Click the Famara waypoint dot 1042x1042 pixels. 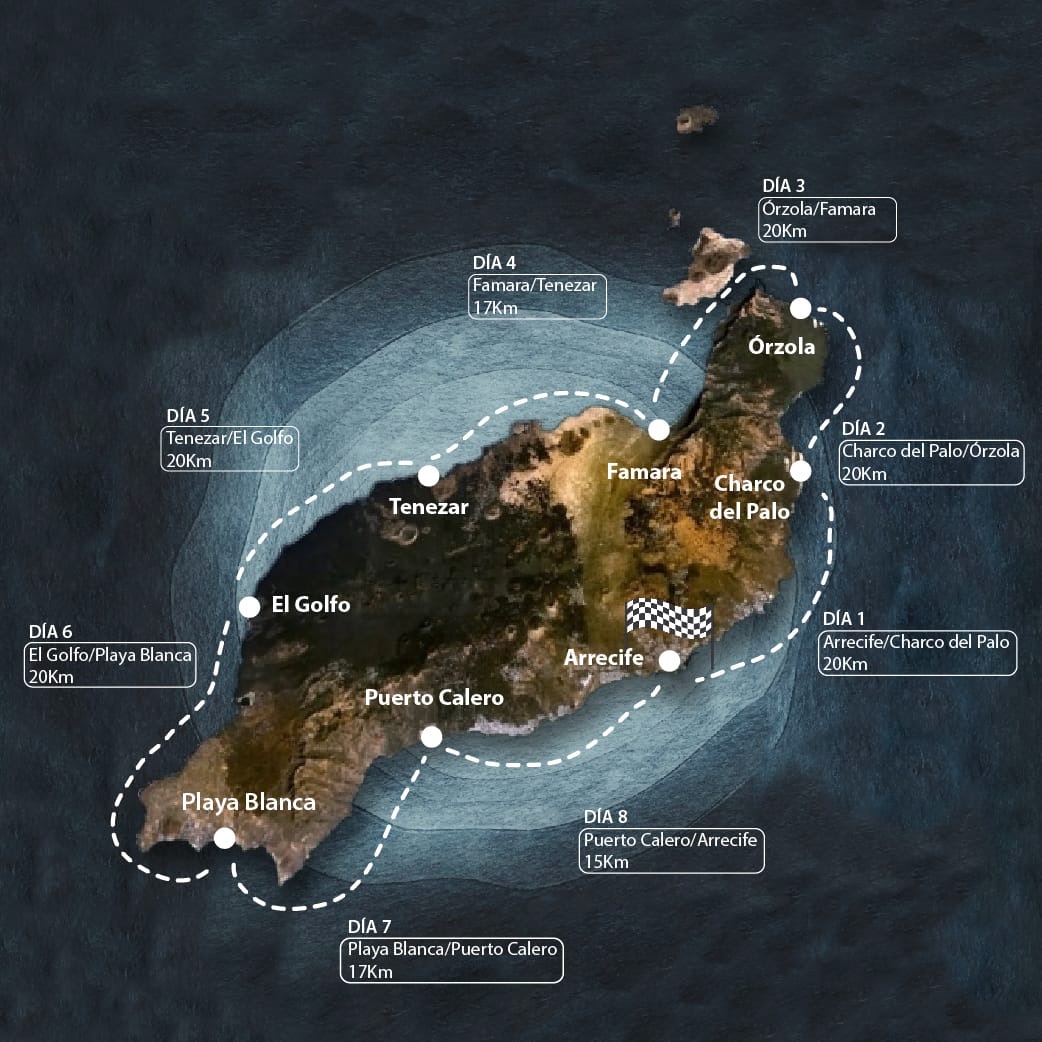tap(659, 430)
